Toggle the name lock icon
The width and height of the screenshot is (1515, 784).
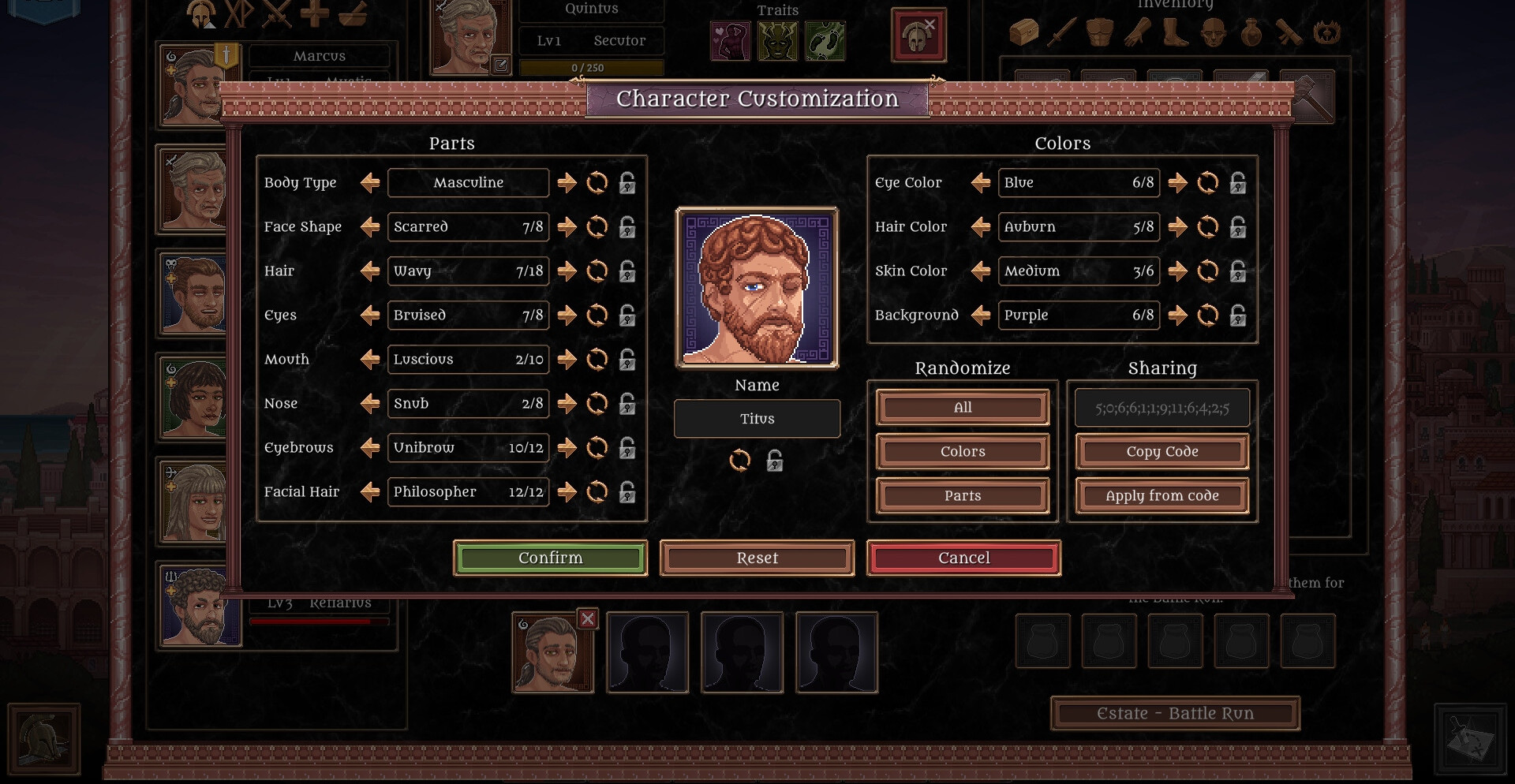775,461
